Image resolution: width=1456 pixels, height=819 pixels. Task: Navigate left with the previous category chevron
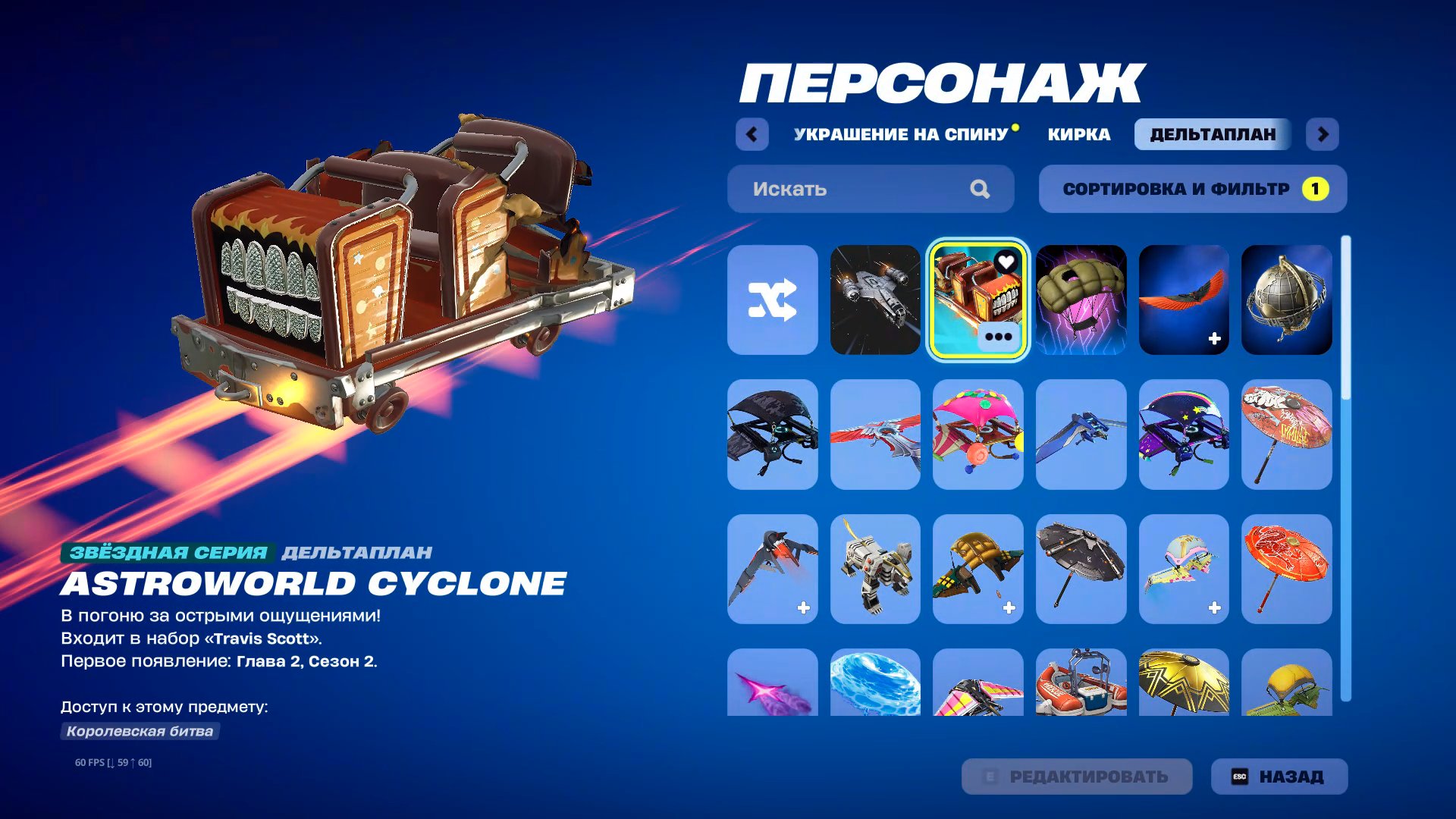[752, 133]
